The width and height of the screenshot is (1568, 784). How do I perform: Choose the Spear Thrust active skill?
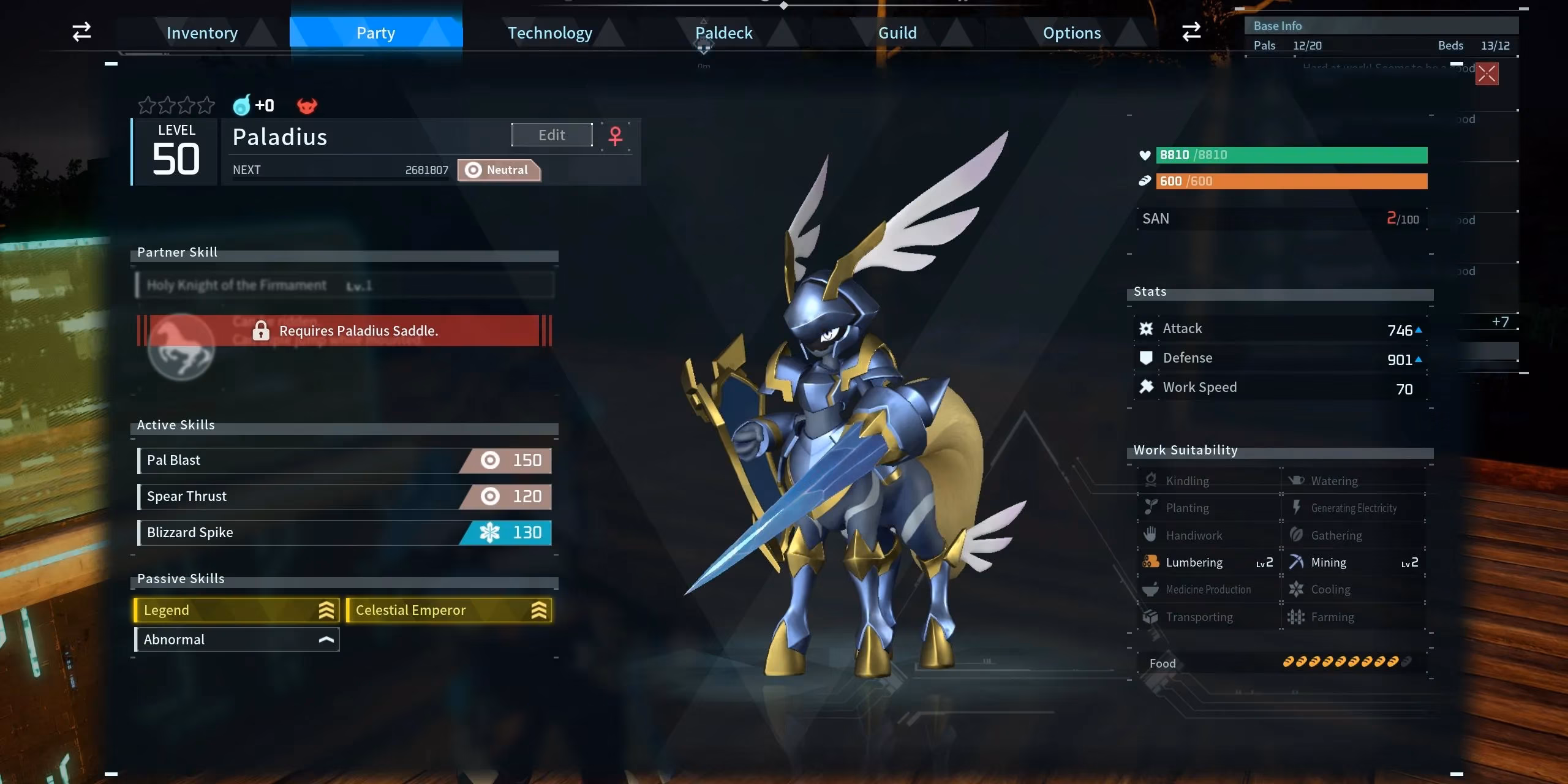coord(344,497)
